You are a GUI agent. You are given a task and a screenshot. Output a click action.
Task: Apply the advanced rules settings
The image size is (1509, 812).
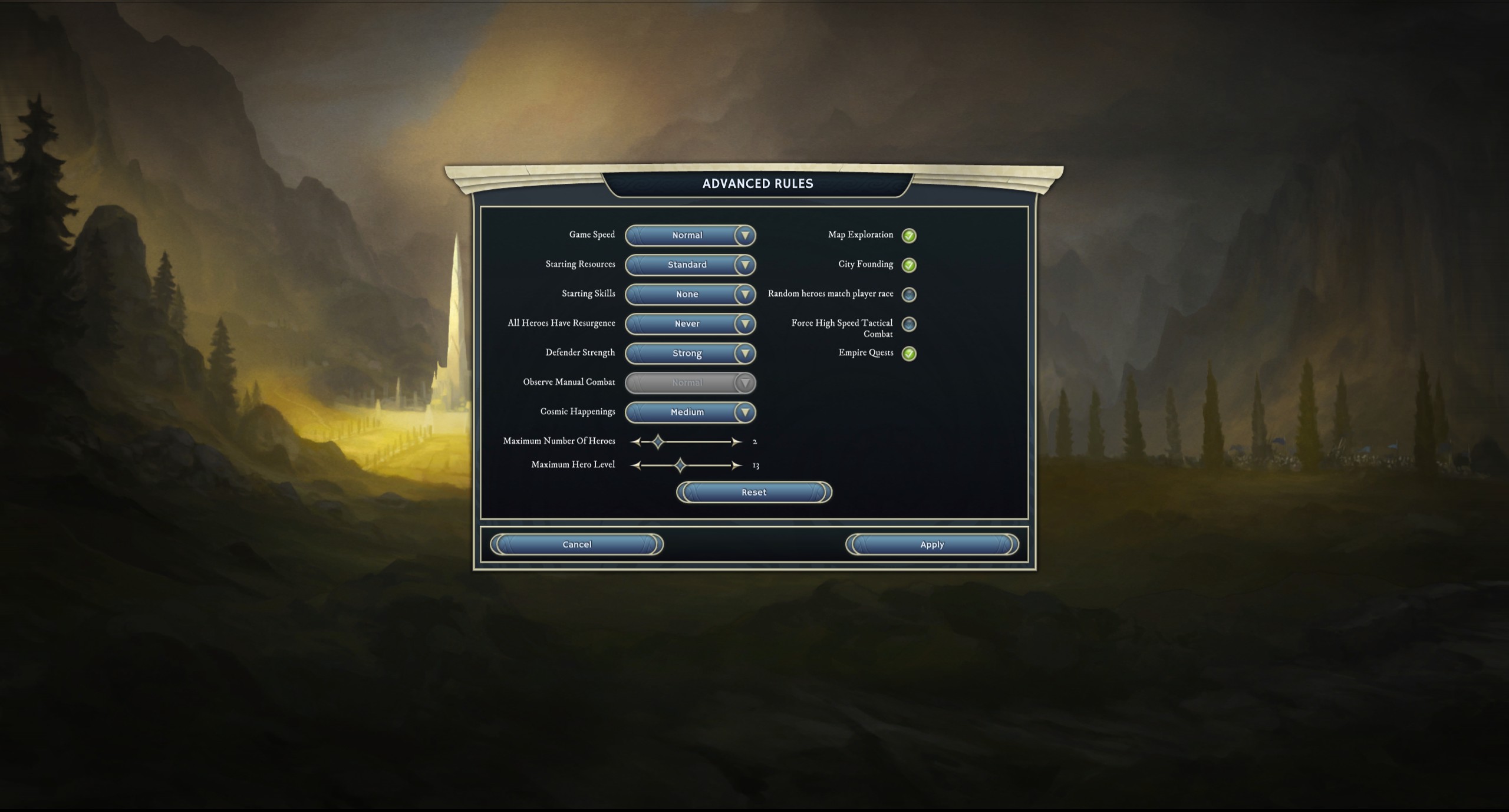[932, 544]
